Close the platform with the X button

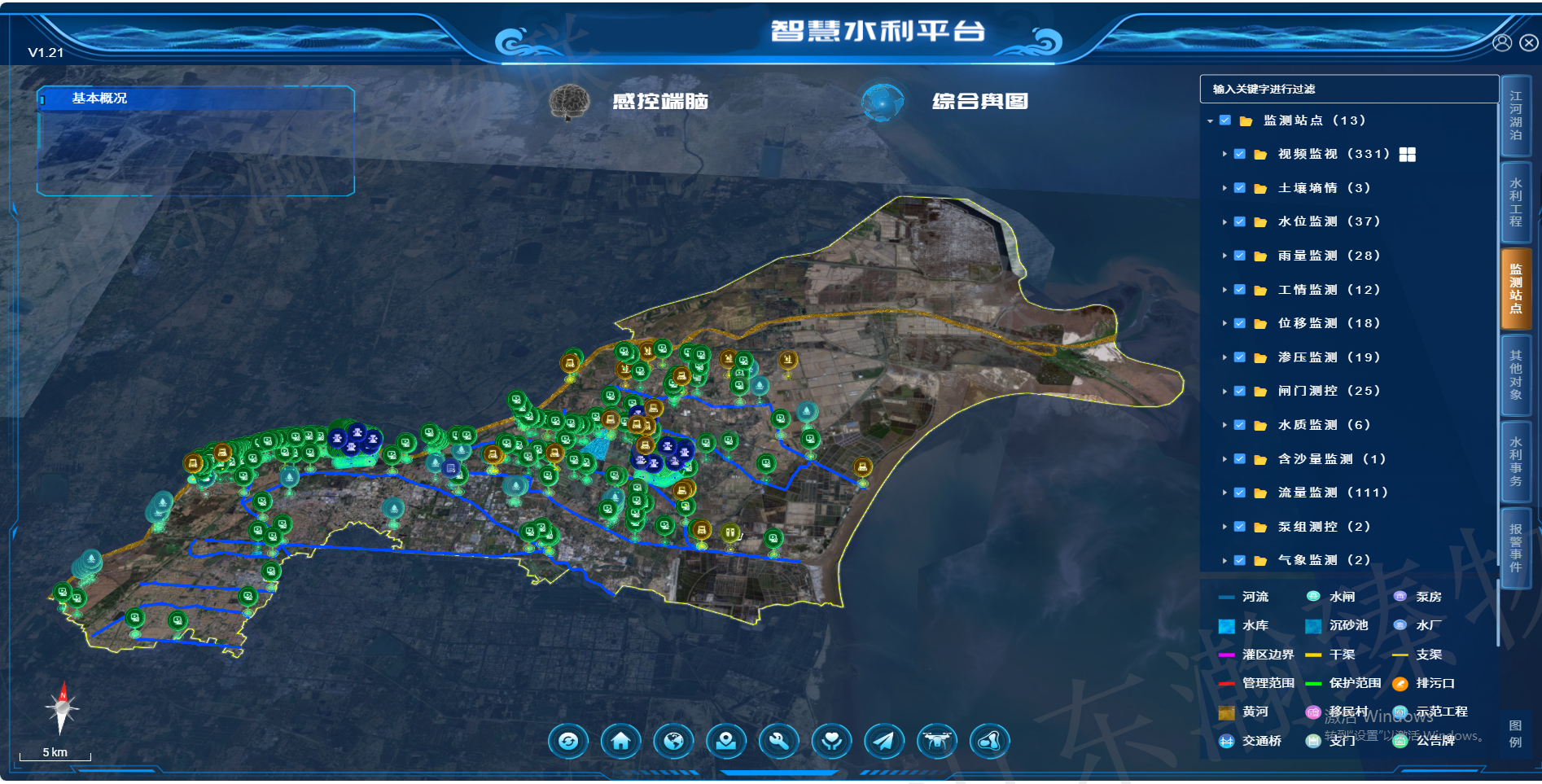(1529, 43)
